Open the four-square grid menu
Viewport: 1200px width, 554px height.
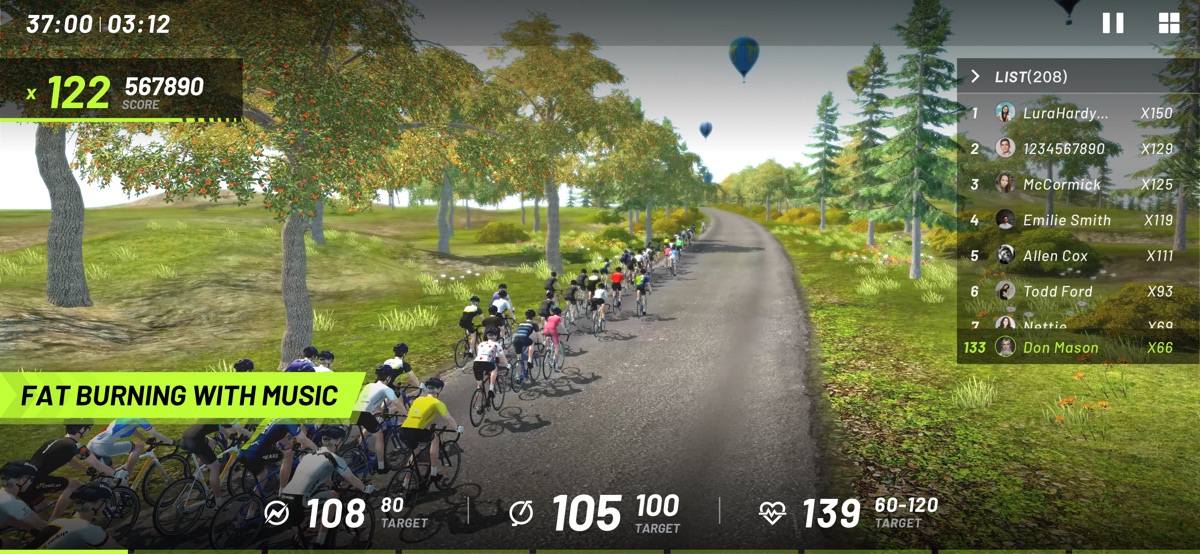[1168, 24]
